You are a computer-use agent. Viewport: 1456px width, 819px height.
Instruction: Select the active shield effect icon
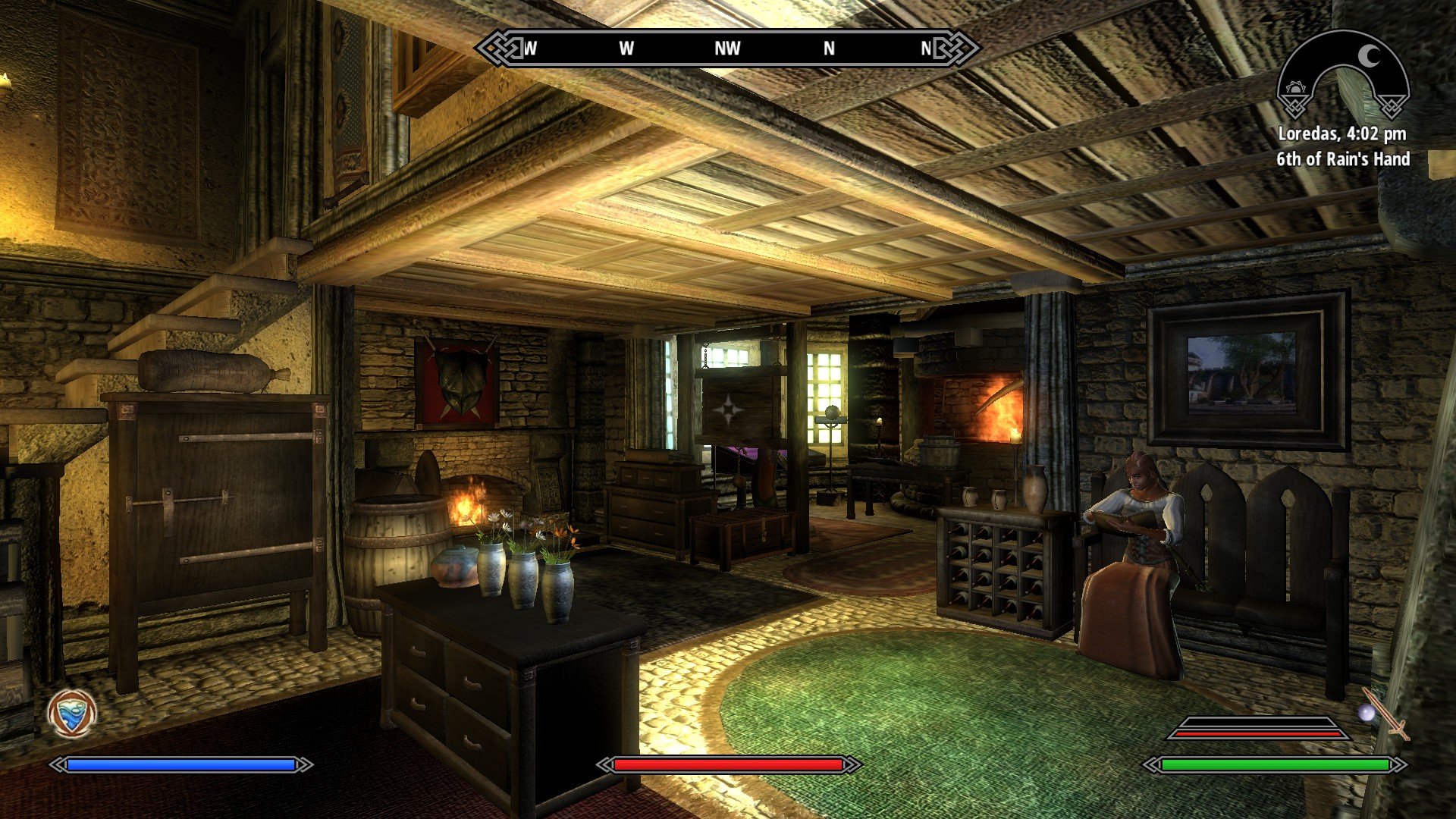click(x=72, y=714)
